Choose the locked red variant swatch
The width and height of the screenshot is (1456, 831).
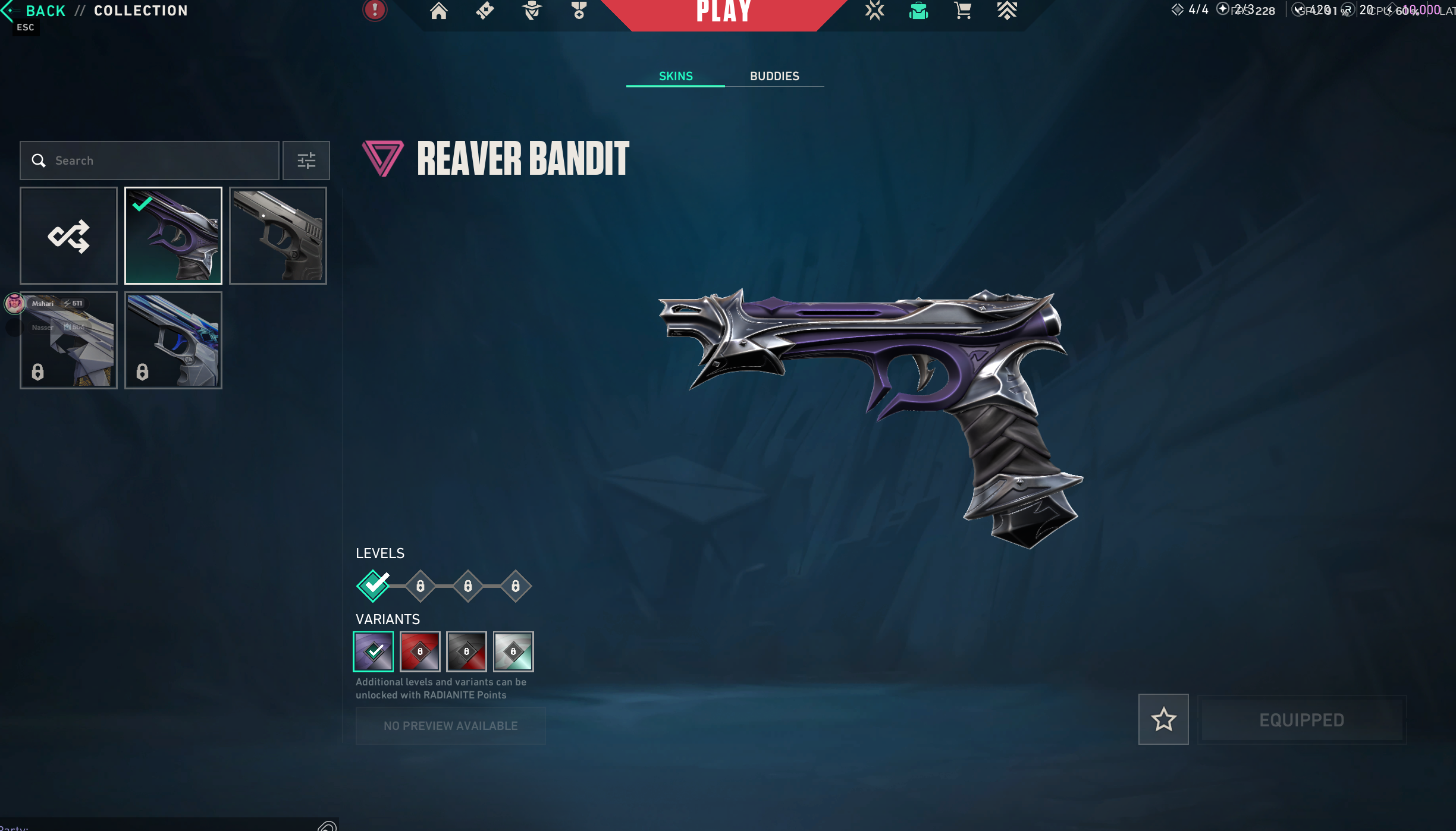[420, 651]
